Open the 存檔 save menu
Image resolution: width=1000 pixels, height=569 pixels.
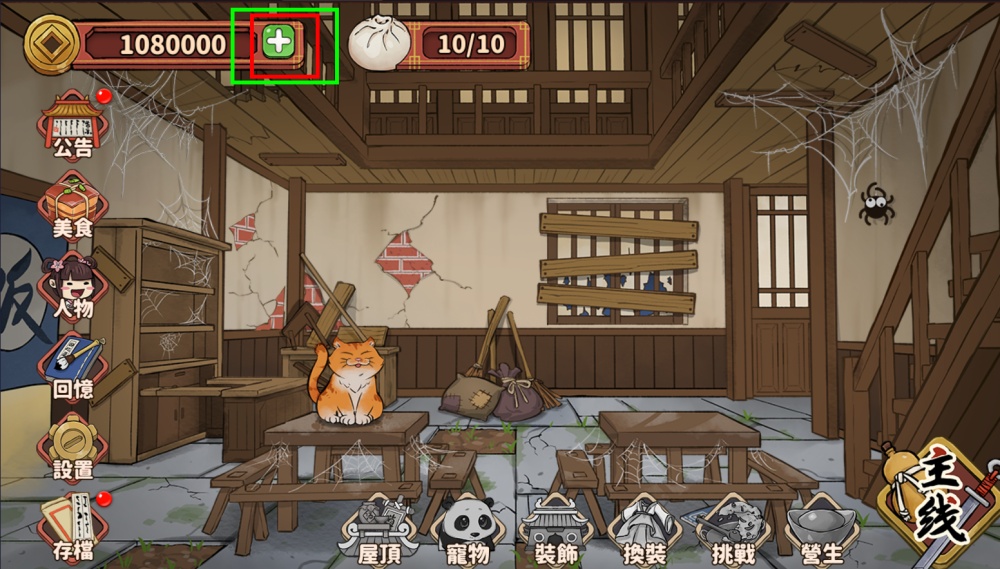(73, 526)
